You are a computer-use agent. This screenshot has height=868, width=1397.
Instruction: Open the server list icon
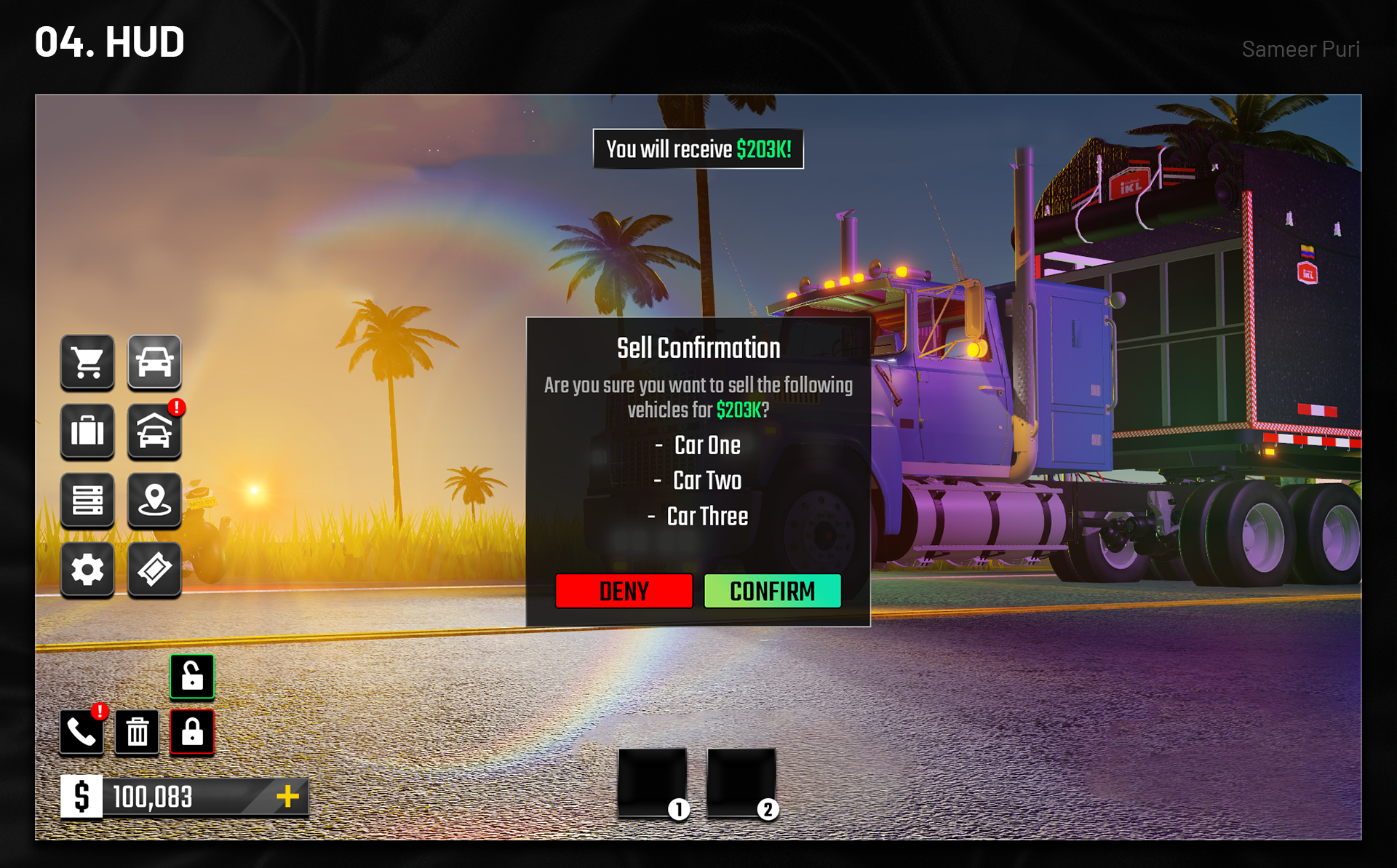(87, 500)
